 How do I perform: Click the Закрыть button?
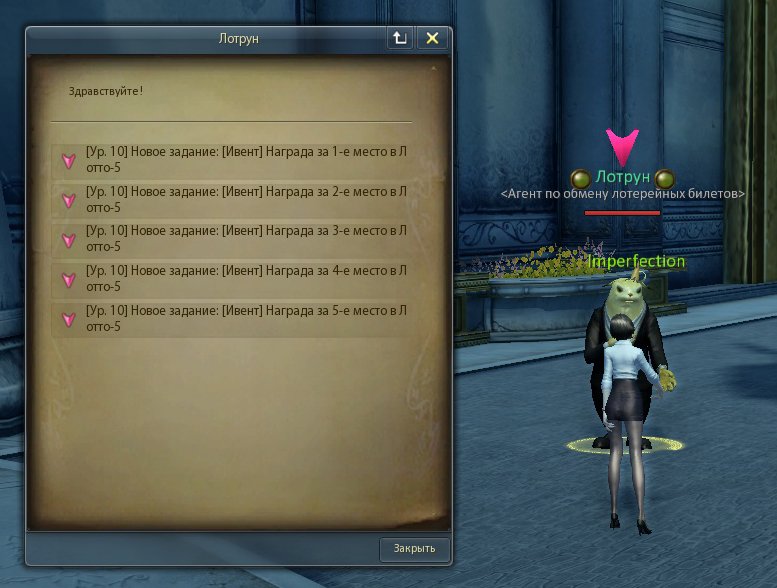(414, 549)
